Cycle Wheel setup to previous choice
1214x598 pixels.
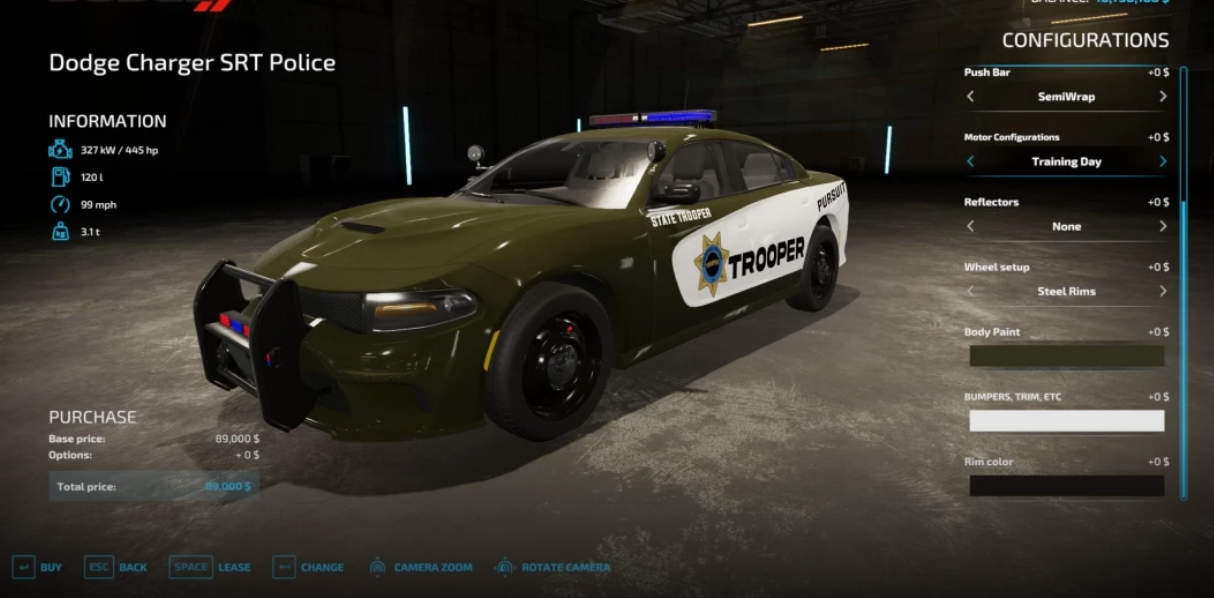click(x=970, y=291)
